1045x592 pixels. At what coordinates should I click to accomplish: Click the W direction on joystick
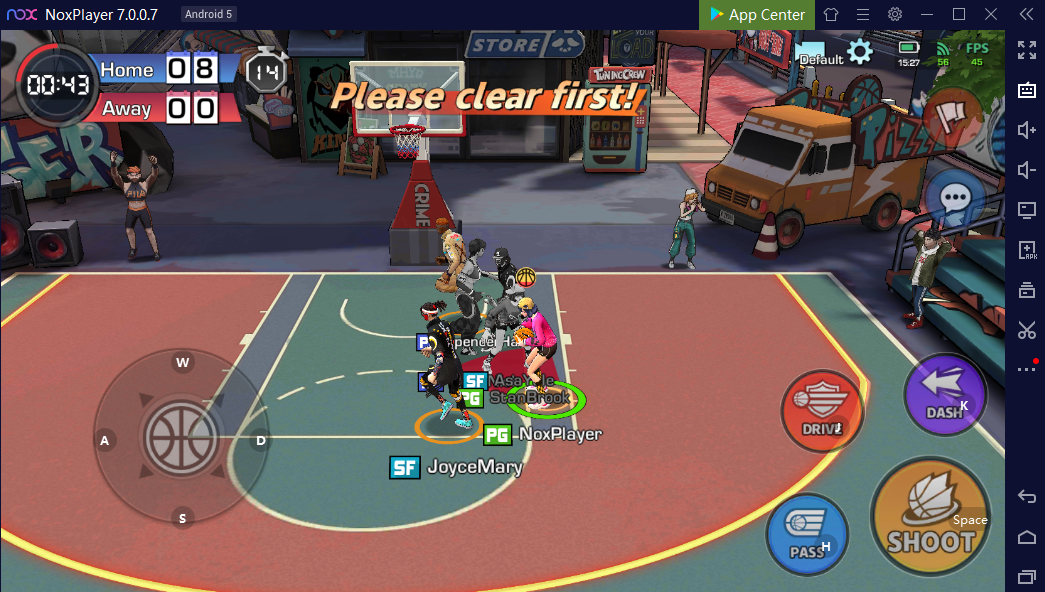point(183,363)
